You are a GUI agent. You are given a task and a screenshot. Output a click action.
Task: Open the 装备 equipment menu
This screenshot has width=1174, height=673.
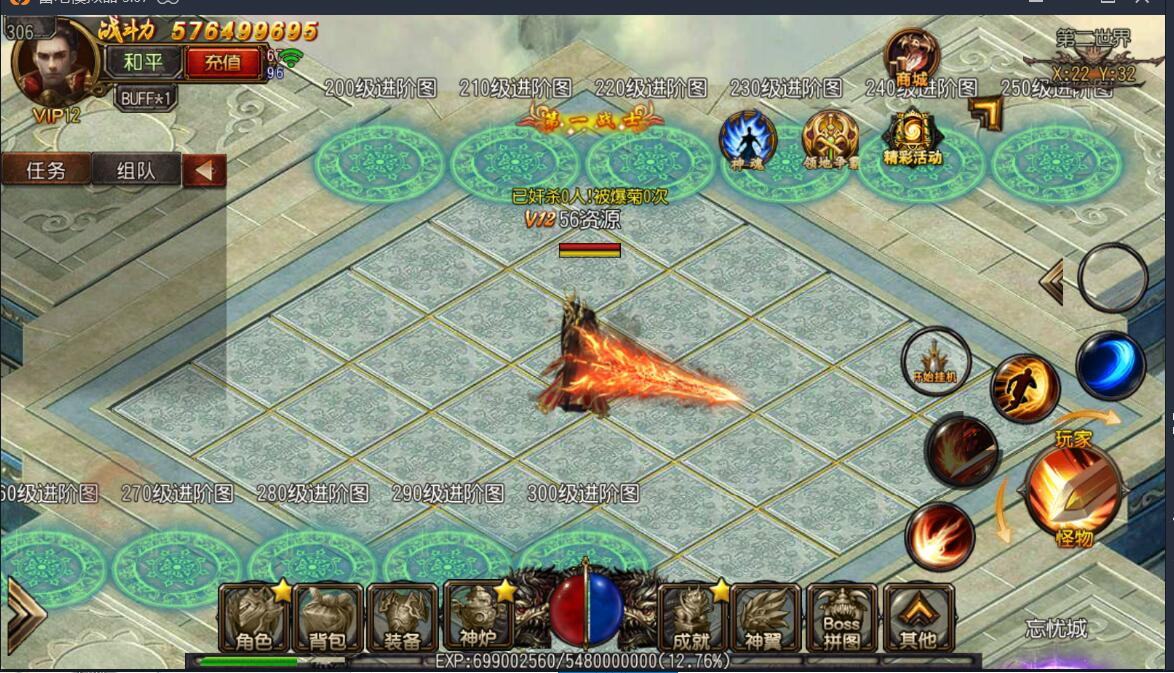point(402,617)
